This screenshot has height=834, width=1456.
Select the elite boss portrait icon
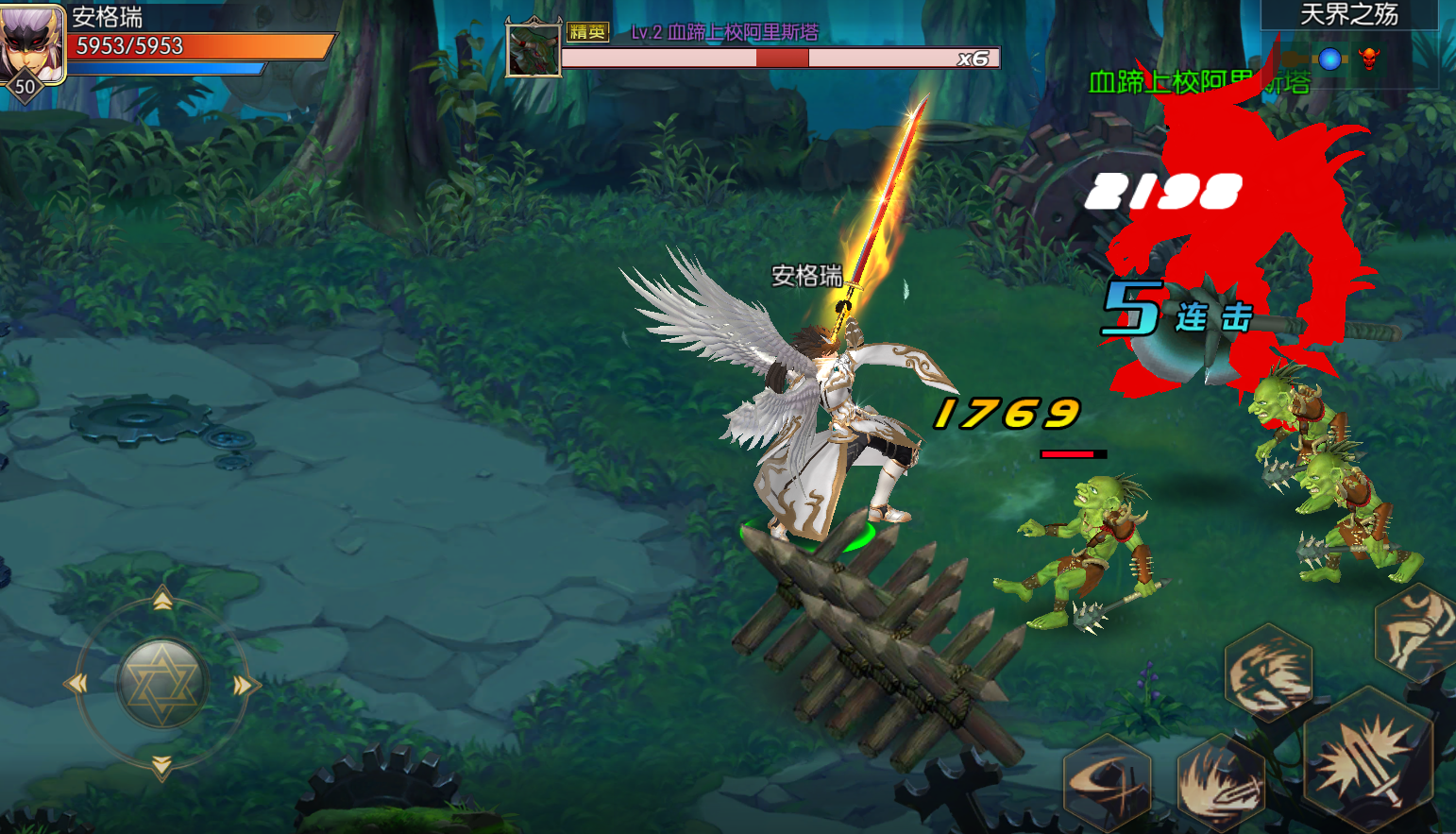(x=533, y=48)
